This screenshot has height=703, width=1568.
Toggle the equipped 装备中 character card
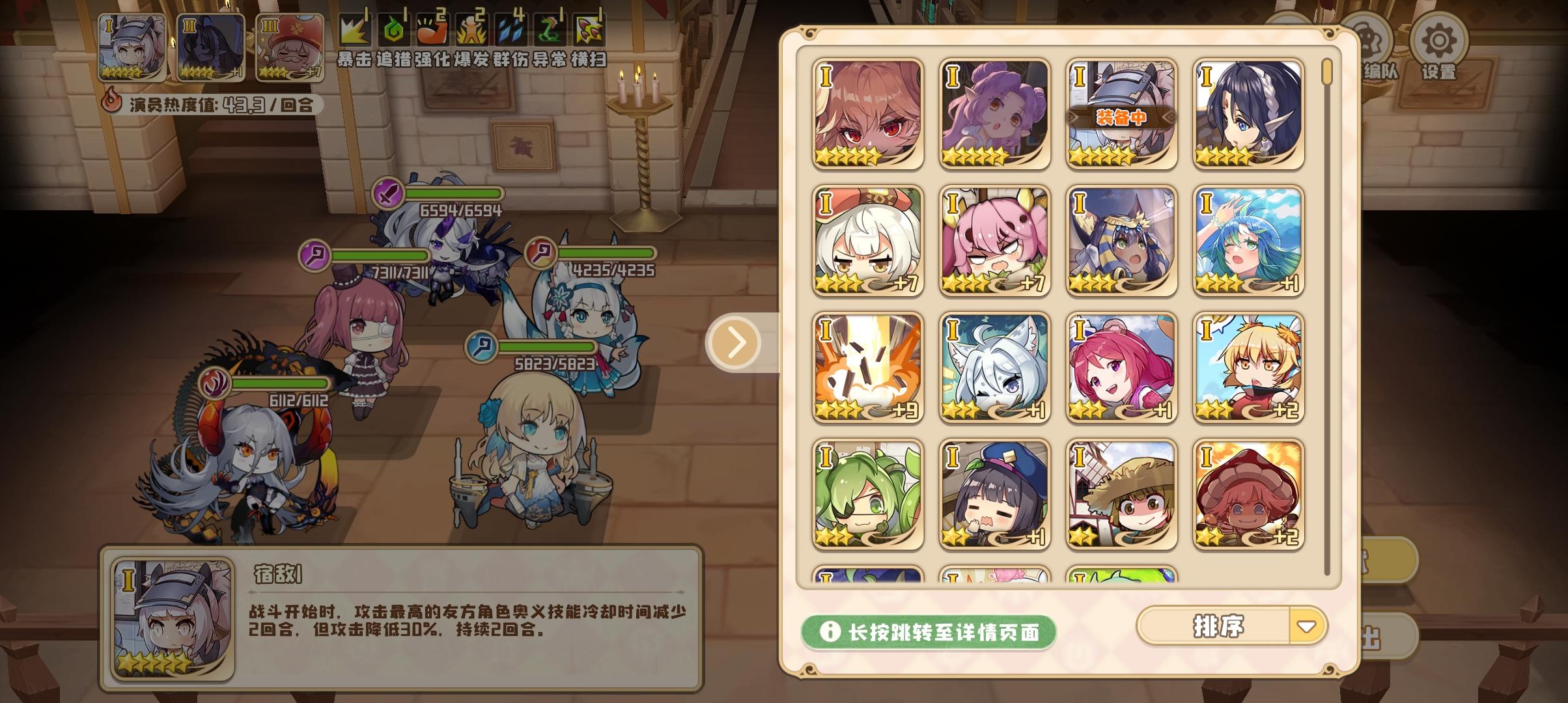1122,112
